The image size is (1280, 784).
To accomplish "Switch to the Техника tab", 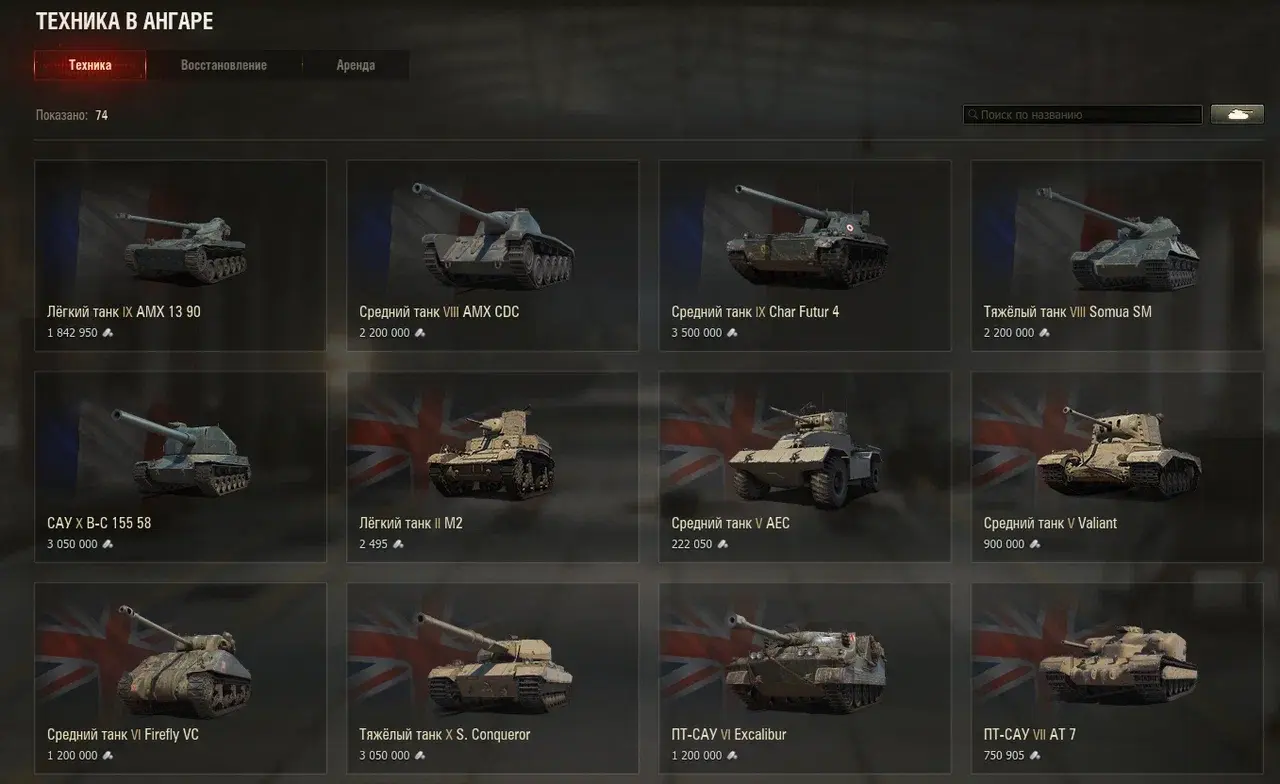I will point(90,66).
